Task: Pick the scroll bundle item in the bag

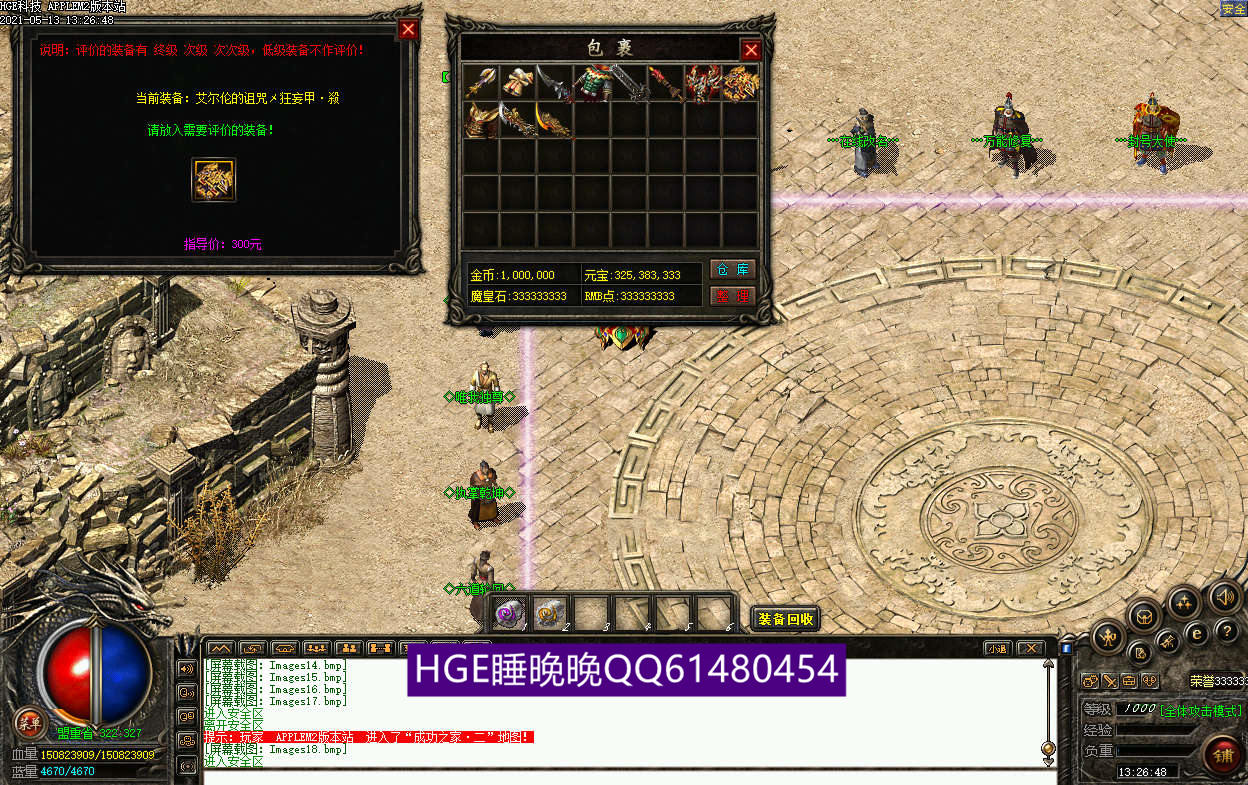Action: point(518,83)
